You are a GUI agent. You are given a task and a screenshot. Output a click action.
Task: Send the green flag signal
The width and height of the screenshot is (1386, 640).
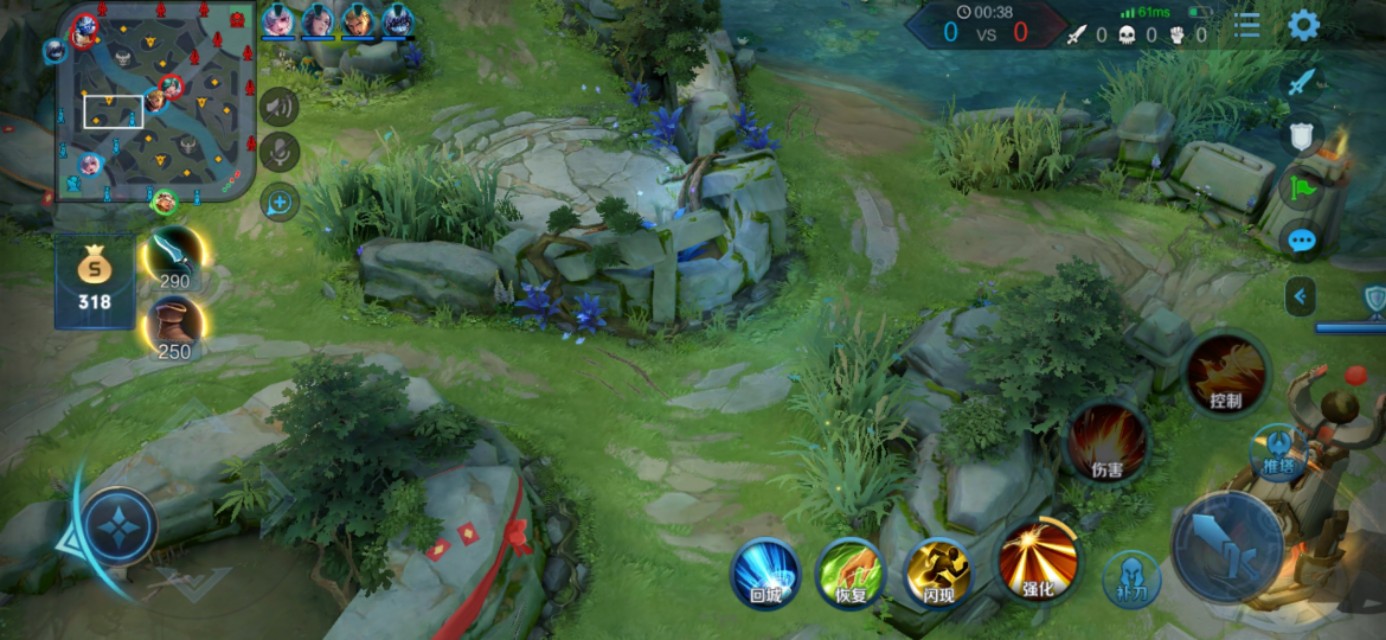tap(1301, 187)
